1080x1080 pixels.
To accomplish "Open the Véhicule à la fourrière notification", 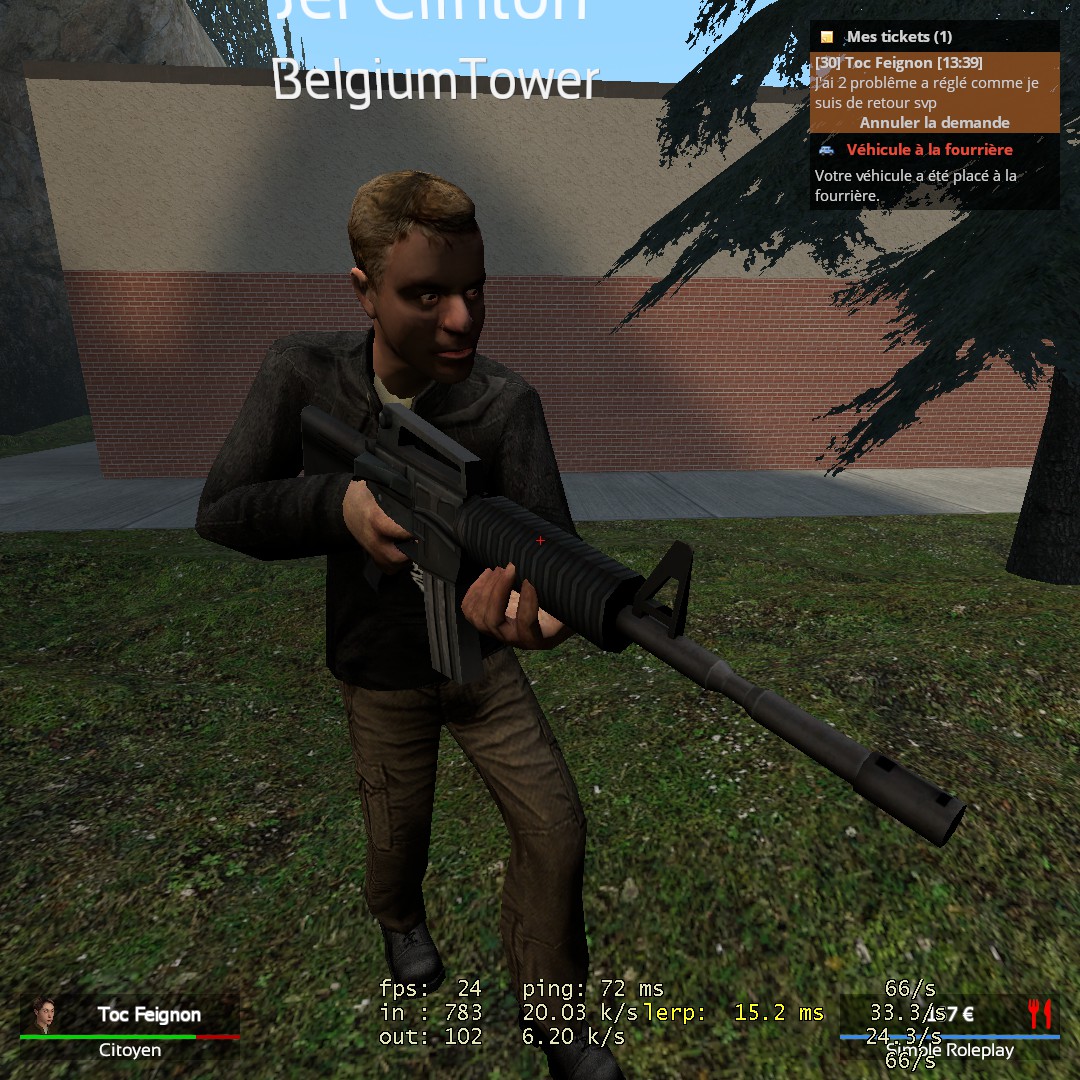I will coord(929,150).
